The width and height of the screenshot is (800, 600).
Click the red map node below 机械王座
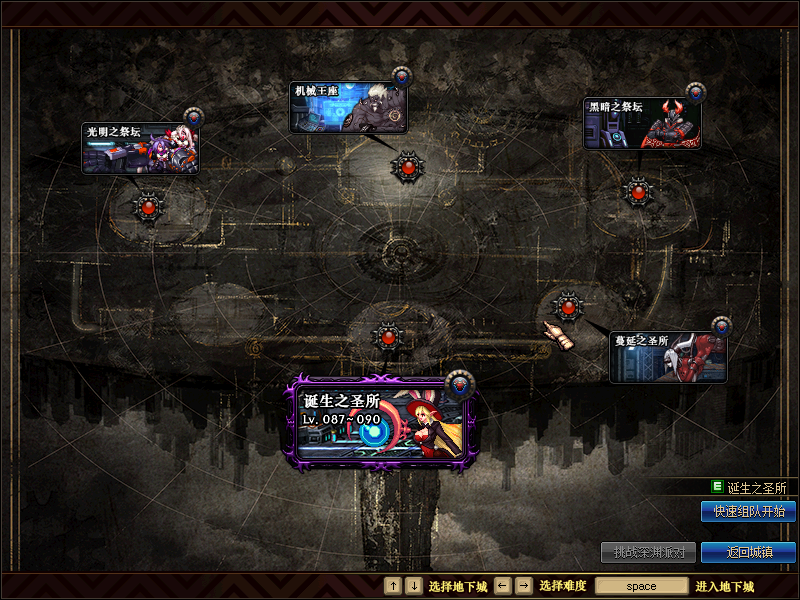click(407, 166)
